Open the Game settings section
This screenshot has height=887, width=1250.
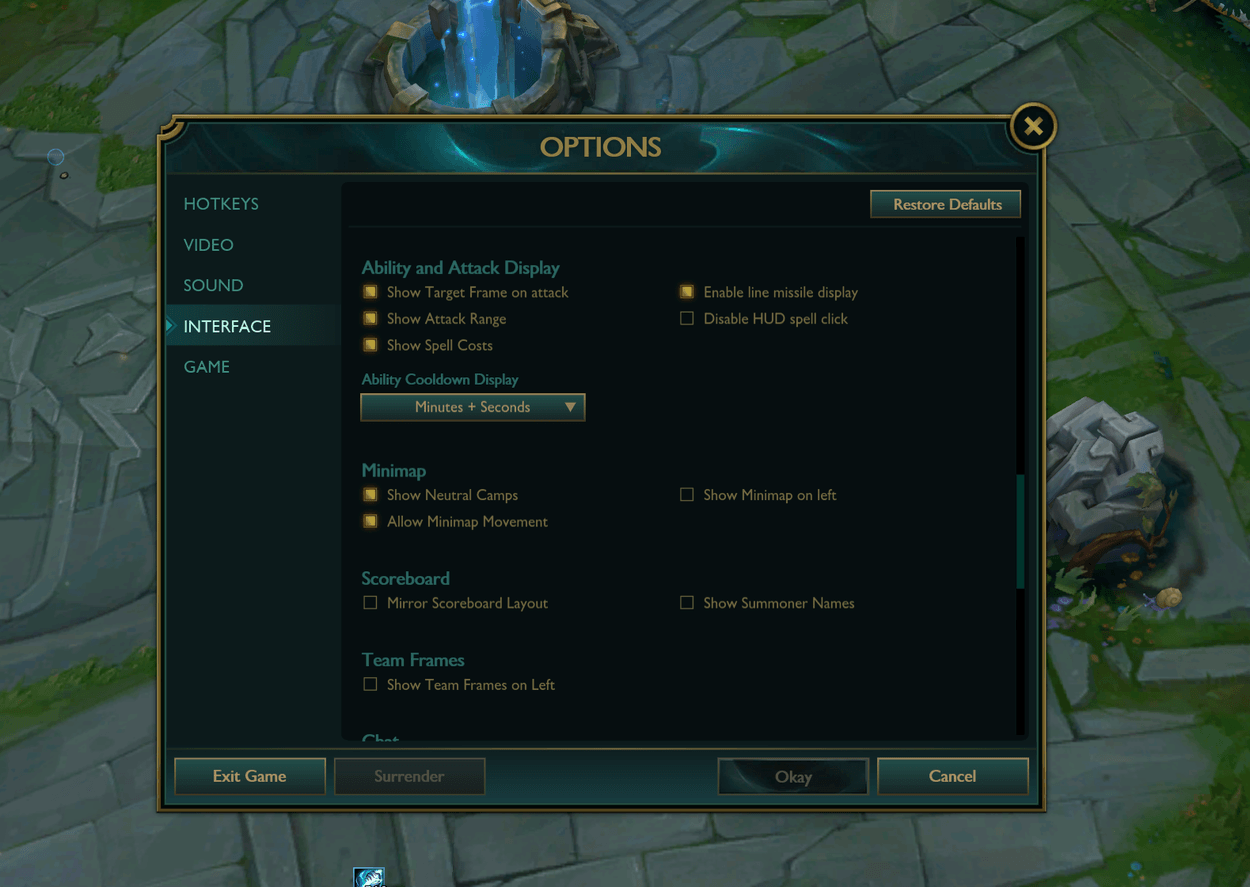[x=207, y=367]
